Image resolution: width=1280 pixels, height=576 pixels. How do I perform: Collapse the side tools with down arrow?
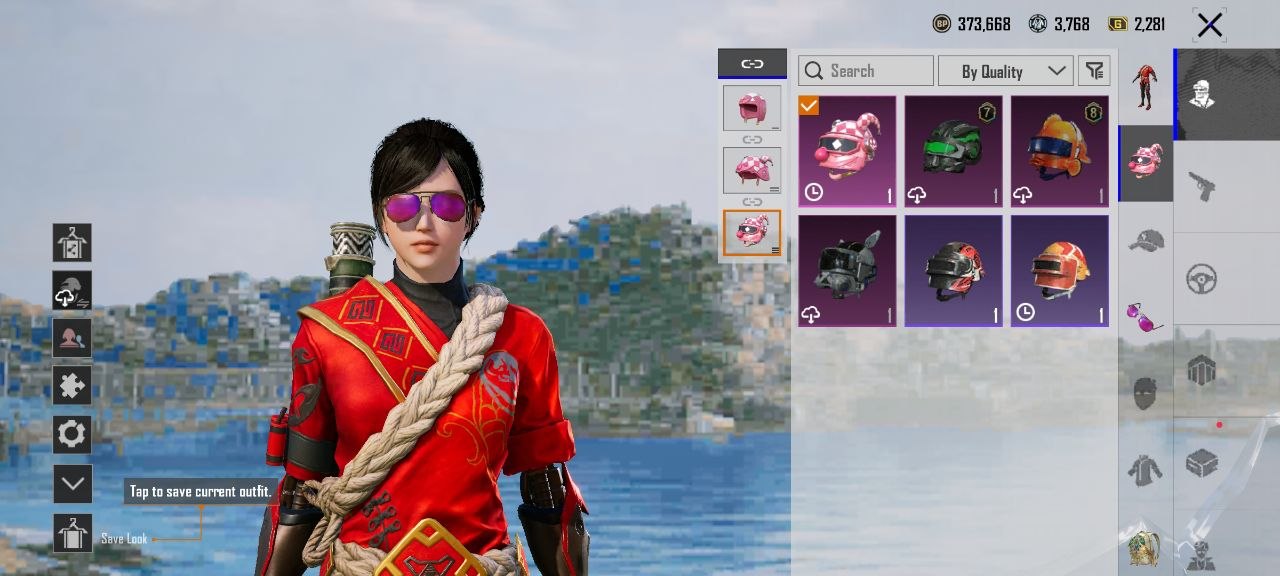tap(72, 484)
